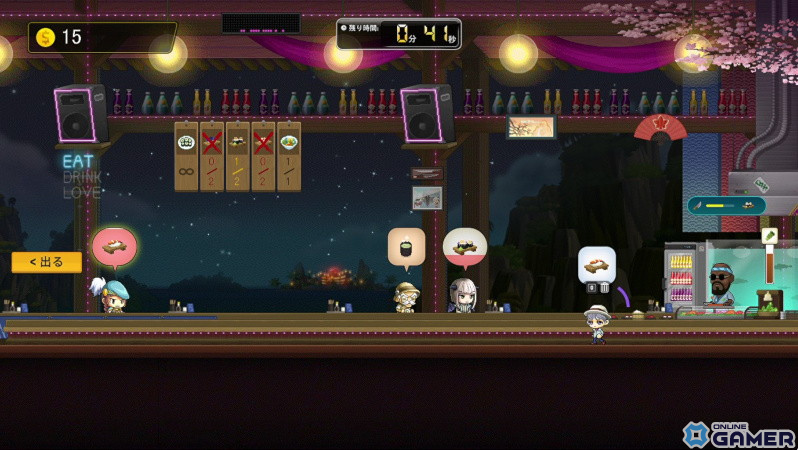
Task: Click the pink sushi order bubble
Action: 114,247
